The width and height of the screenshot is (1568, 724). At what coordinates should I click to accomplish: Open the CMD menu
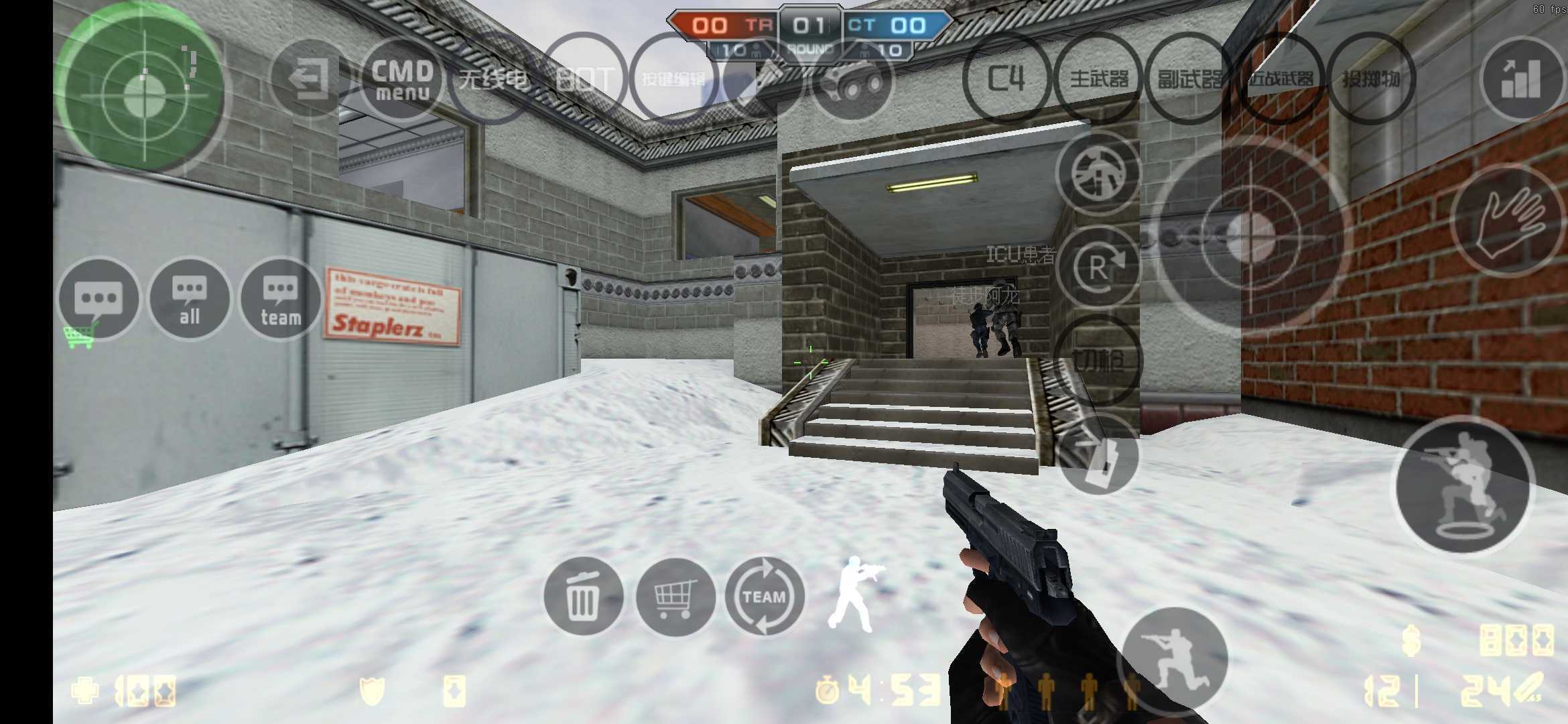(x=401, y=80)
